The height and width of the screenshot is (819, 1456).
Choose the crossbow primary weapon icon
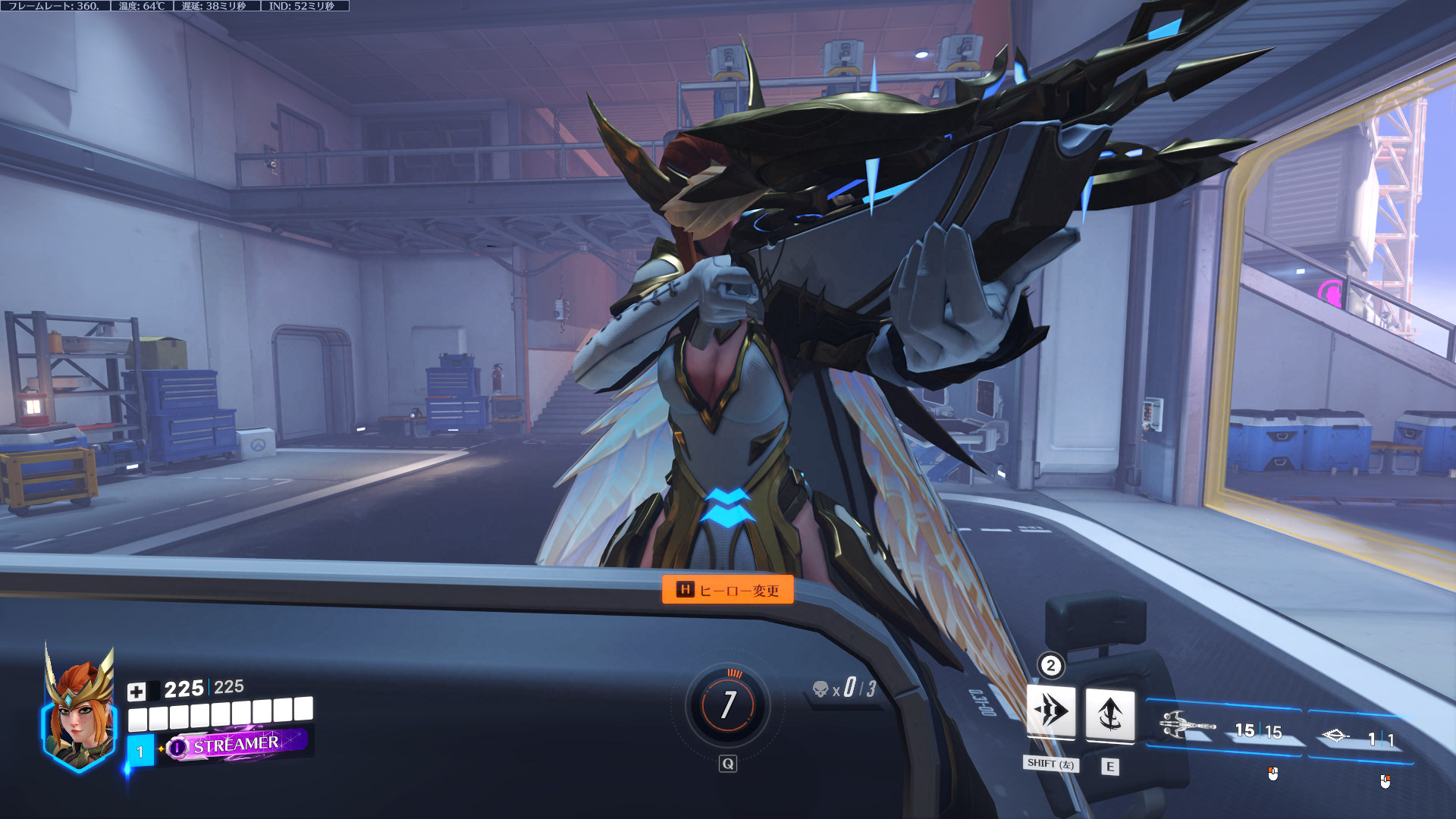[1187, 726]
